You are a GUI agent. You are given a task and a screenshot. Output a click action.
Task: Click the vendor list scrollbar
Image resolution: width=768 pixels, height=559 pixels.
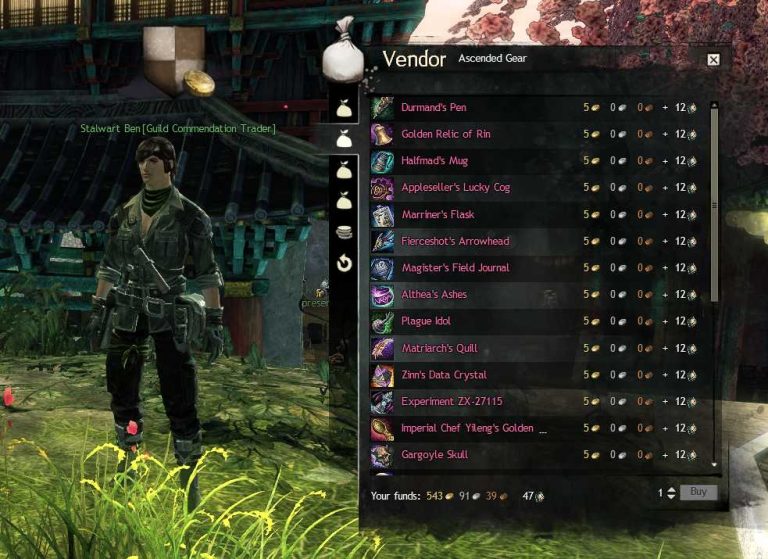coord(714,200)
